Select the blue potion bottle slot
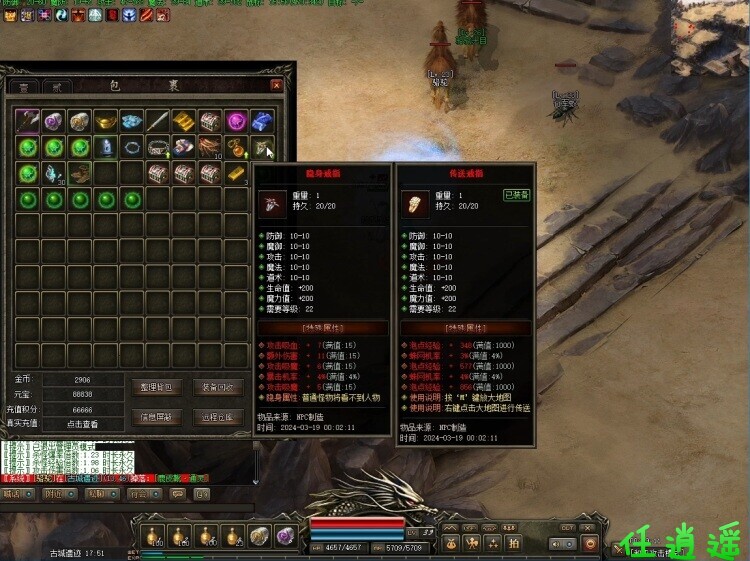Image resolution: width=750 pixels, height=561 pixels. pyautogui.click(x=106, y=147)
